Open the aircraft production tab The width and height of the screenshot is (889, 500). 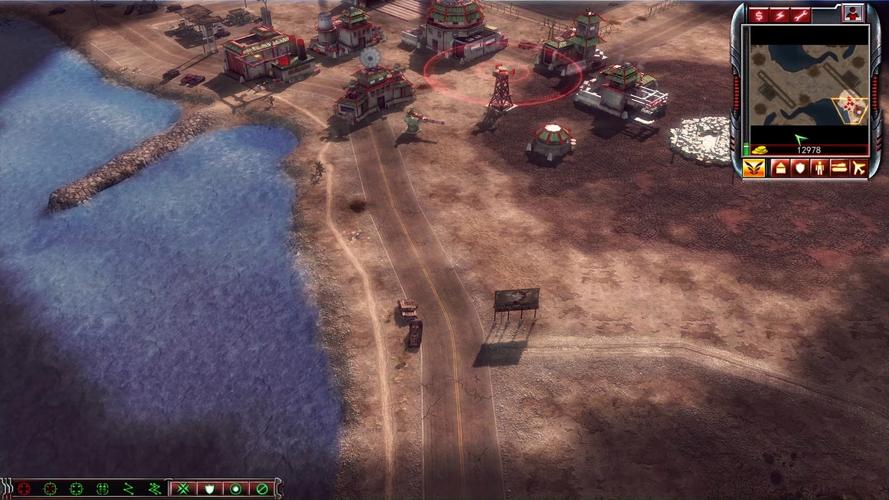click(x=860, y=168)
